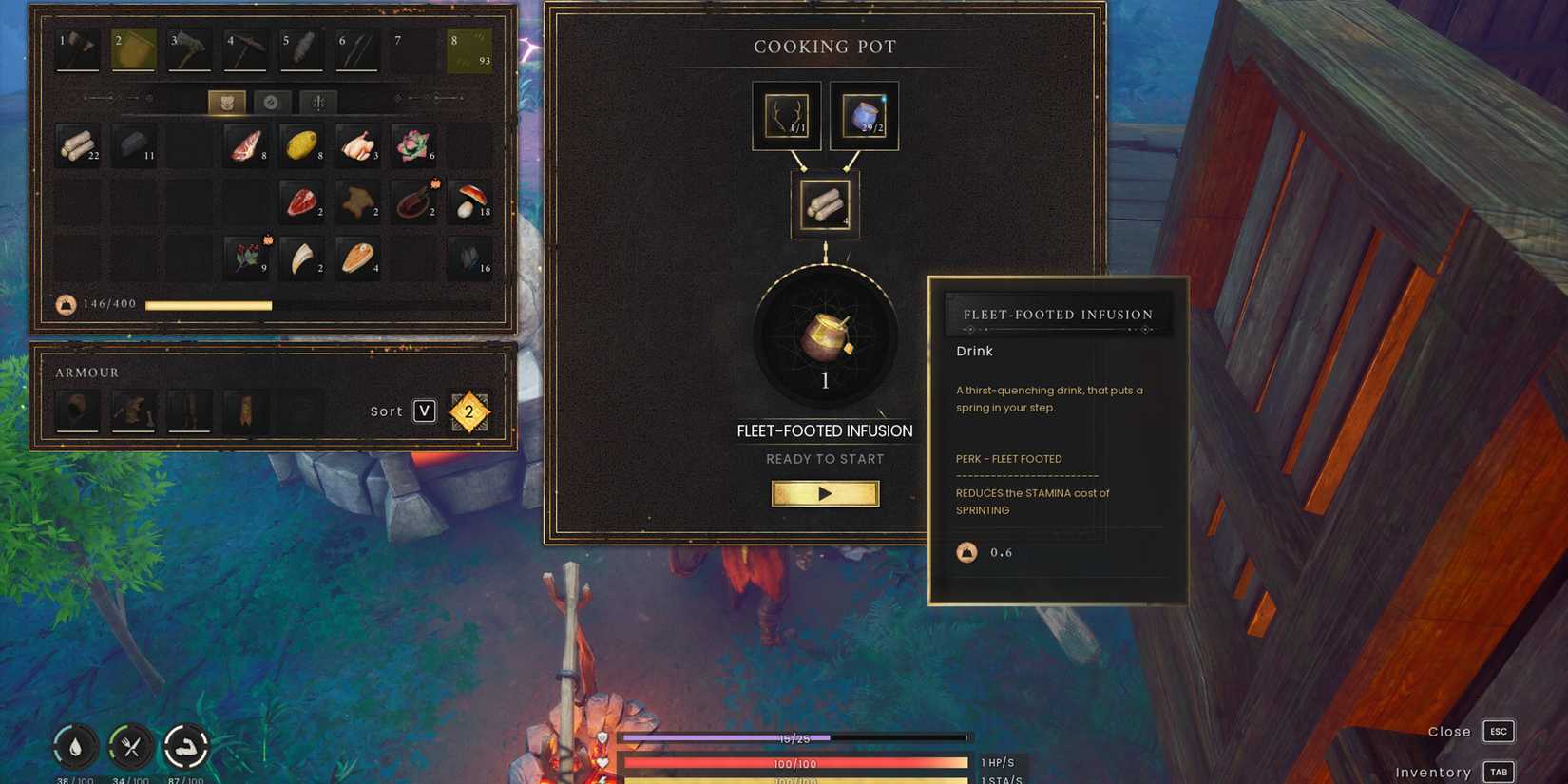This screenshot has width=1568, height=784.
Task: Click the Close ESC option
Action: point(1499,731)
